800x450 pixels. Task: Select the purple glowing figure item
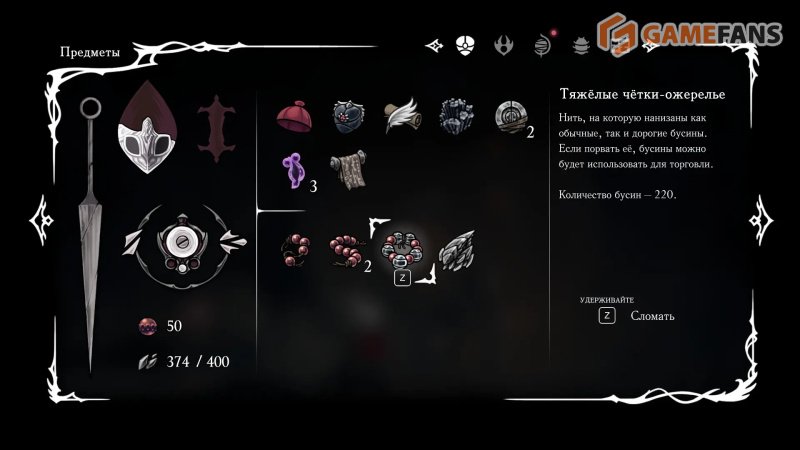[294, 170]
